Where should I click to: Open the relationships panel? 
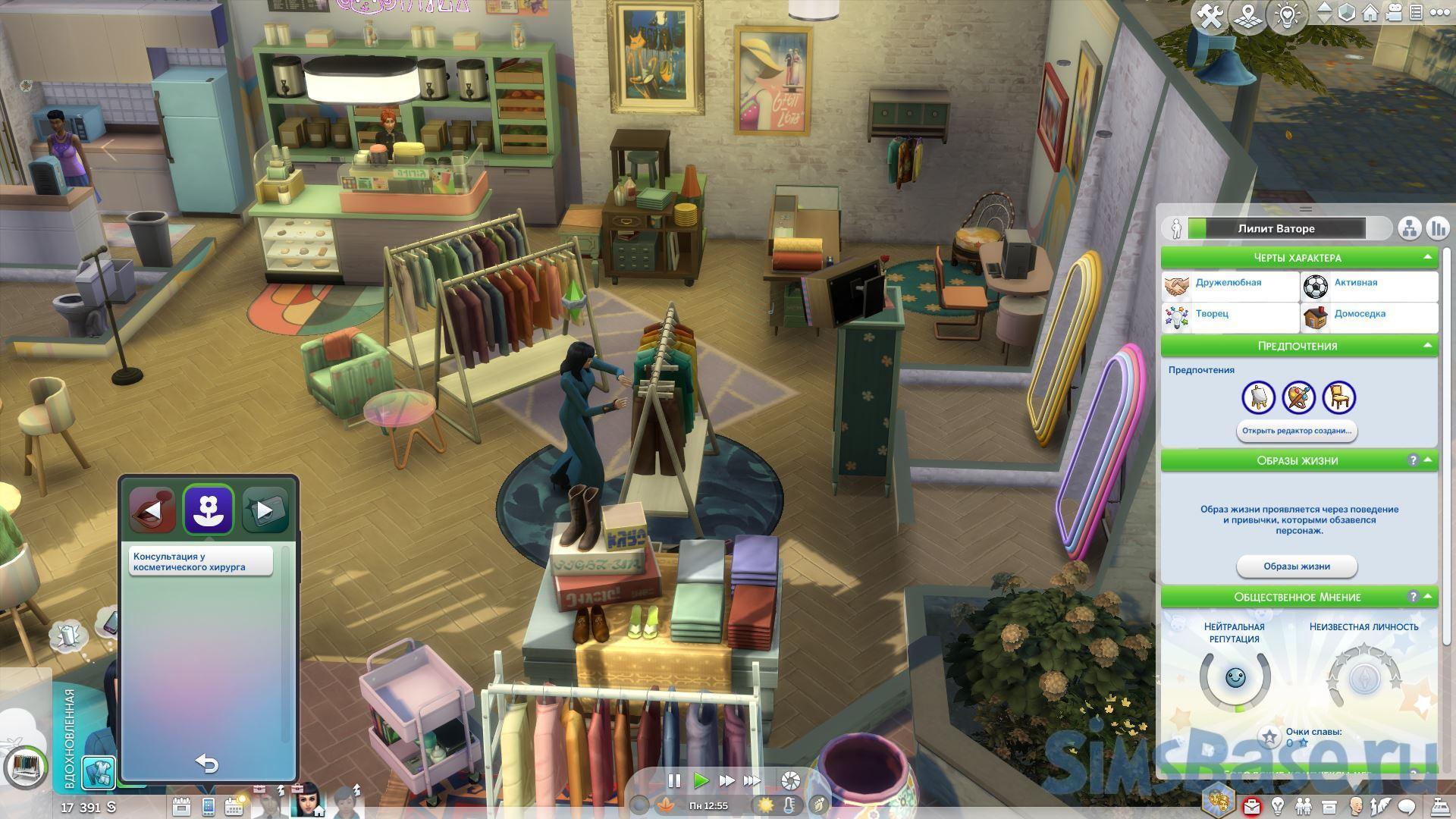[1303, 805]
